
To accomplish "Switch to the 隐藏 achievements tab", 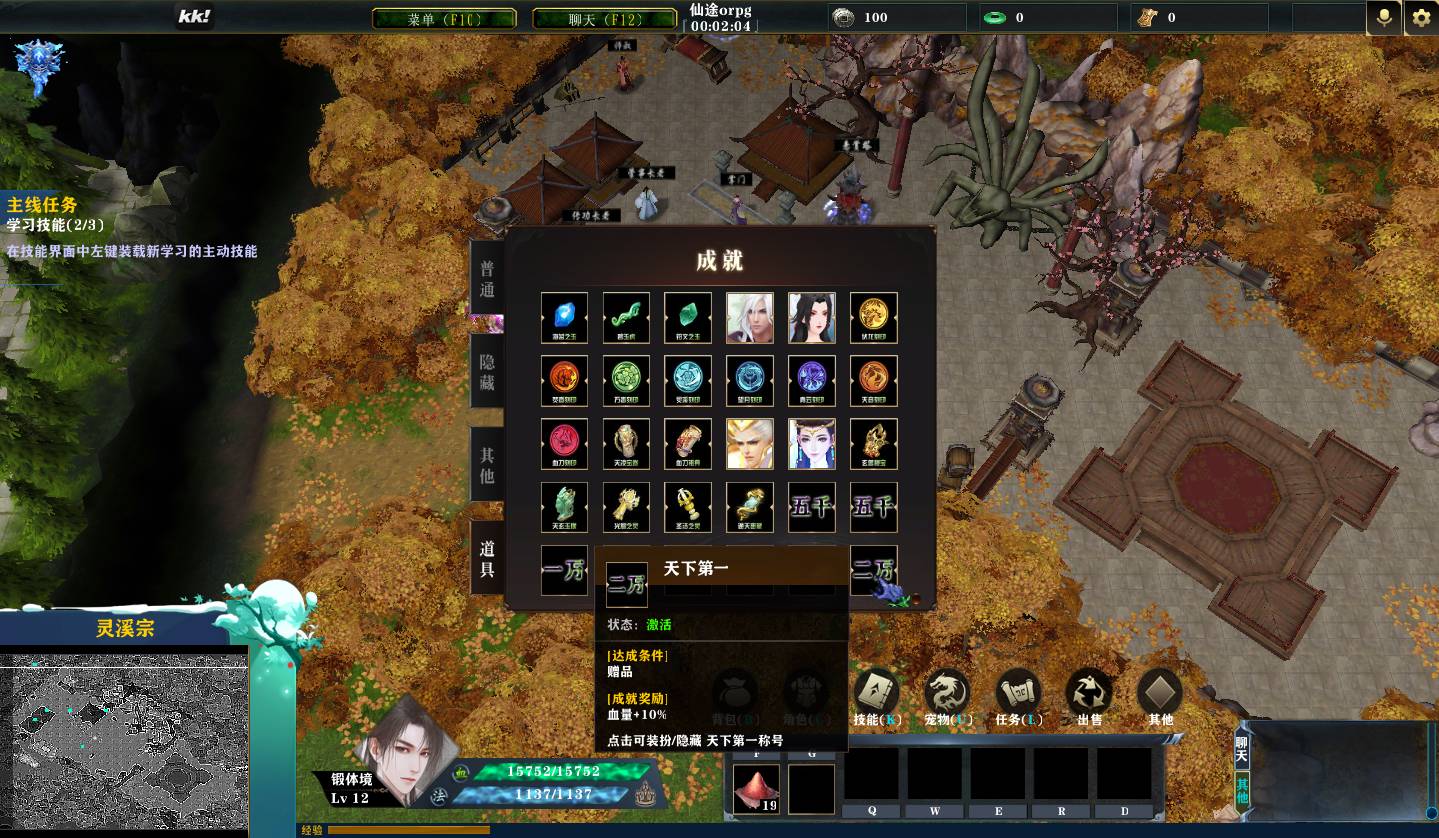I will coord(487,371).
